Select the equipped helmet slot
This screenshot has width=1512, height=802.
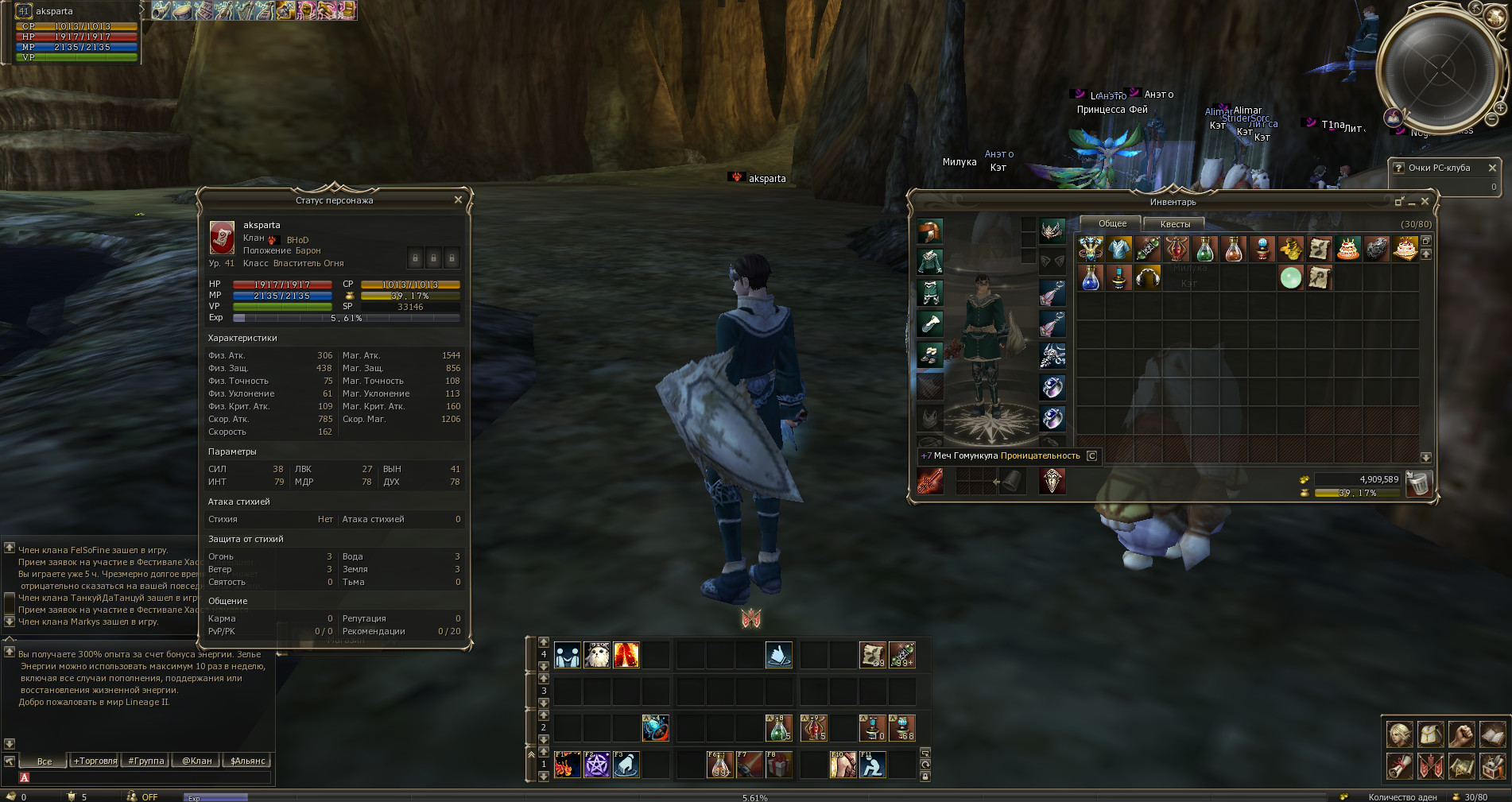[930, 231]
